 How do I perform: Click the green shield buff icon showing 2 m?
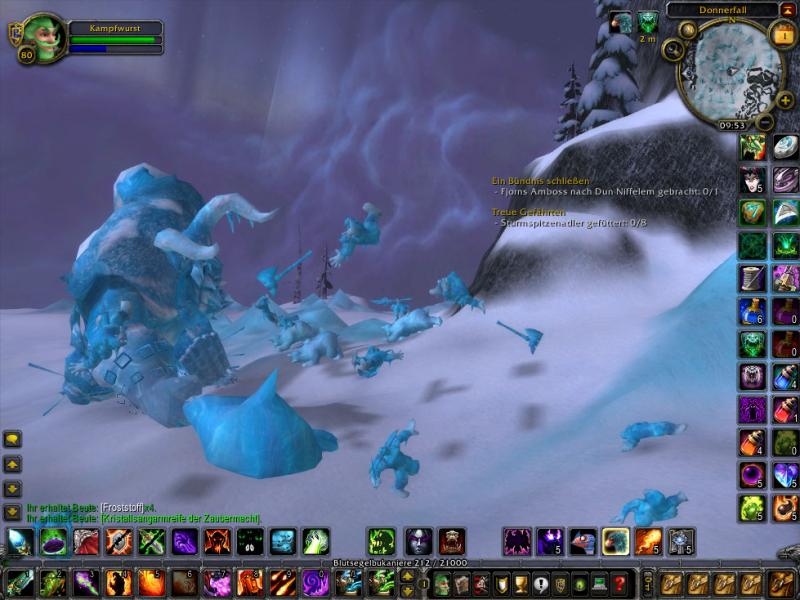pos(647,22)
